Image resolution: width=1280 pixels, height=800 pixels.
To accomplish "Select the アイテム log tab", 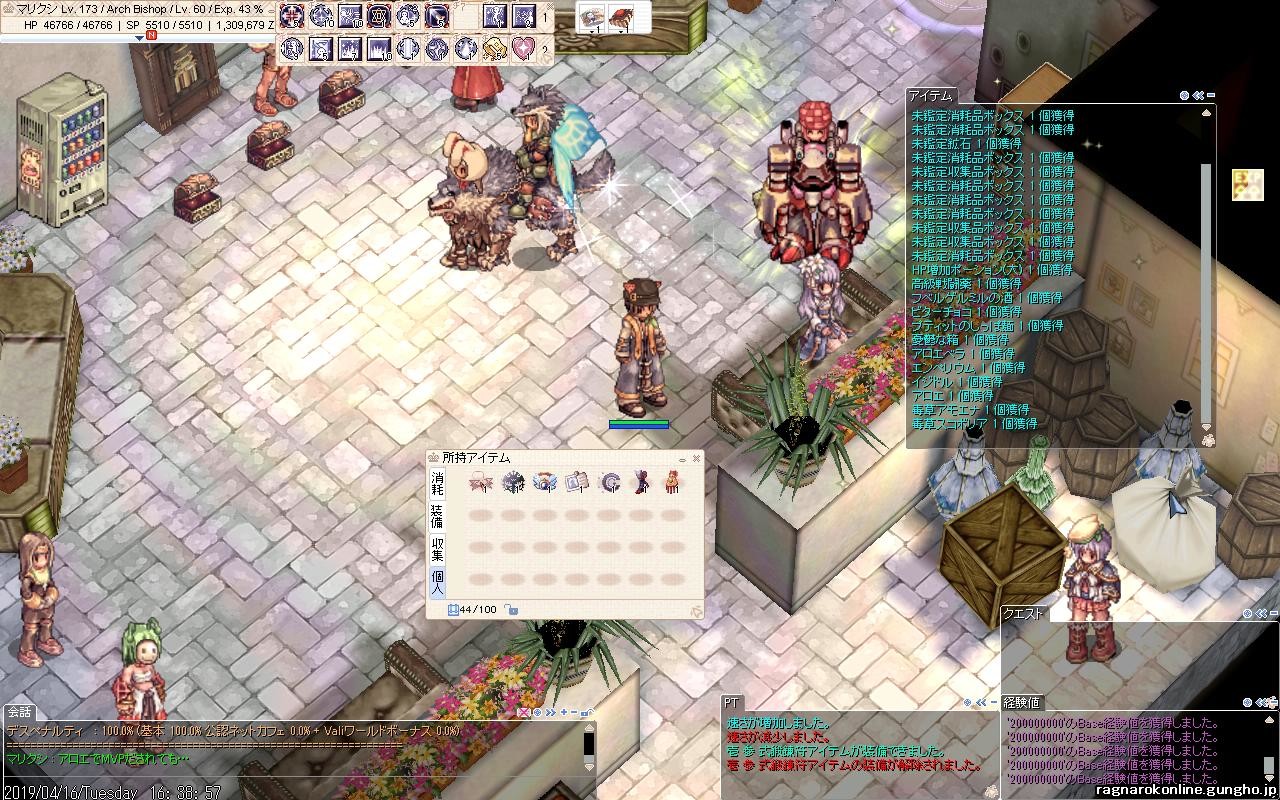I will tap(930, 96).
